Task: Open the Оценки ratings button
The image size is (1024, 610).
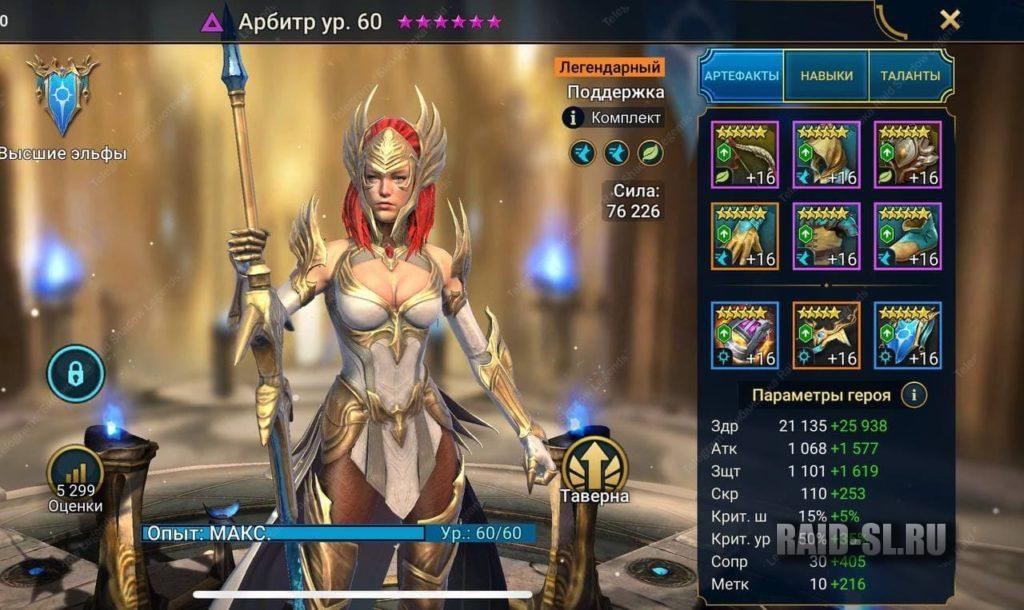Action: [75, 476]
